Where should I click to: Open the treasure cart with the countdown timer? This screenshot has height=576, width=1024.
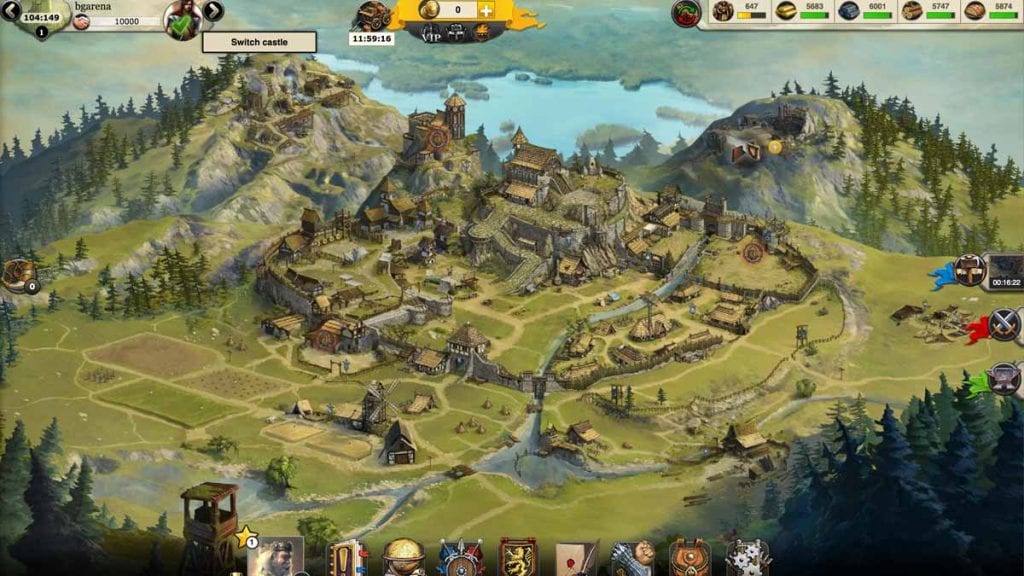pos(372,16)
